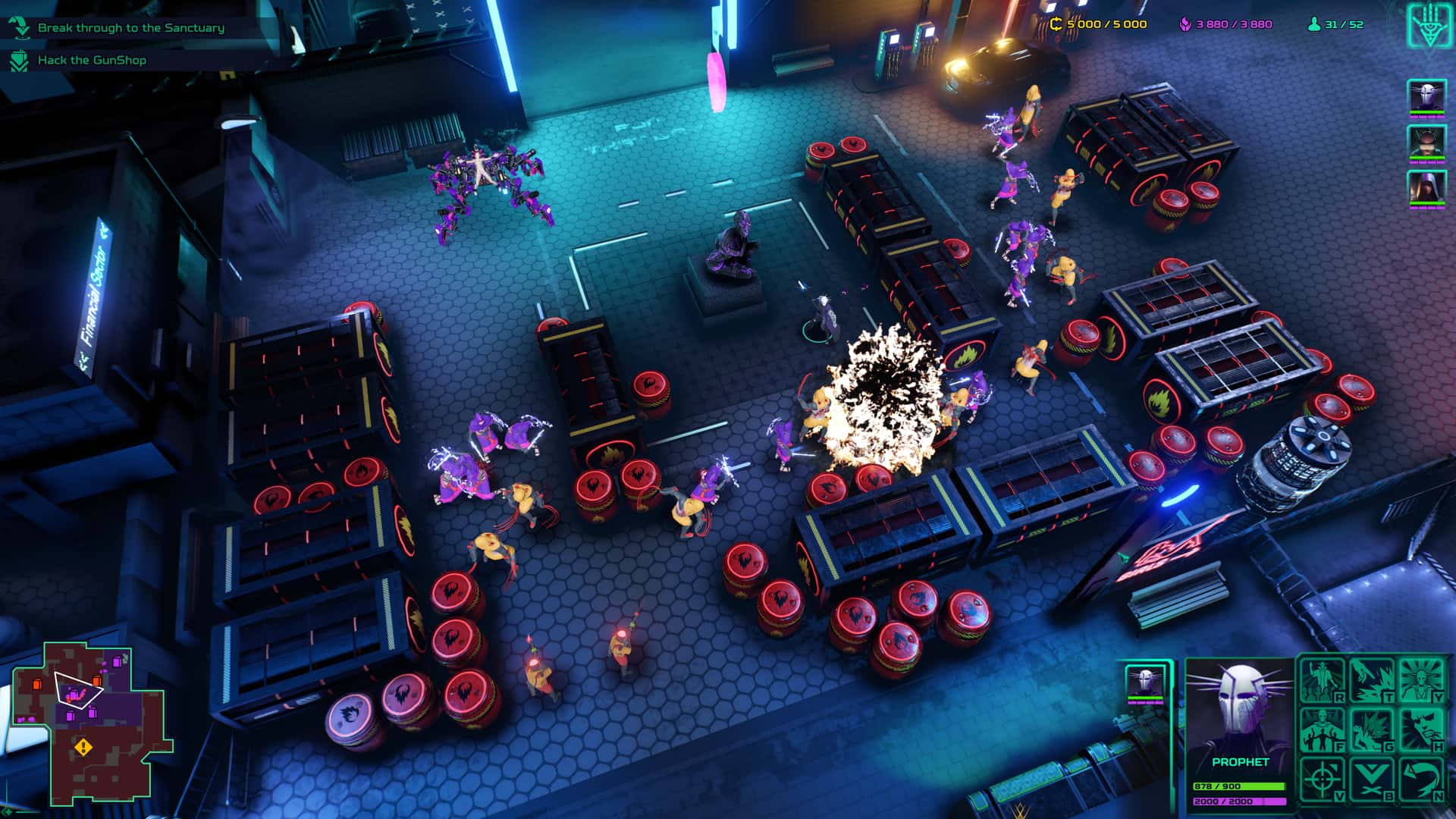This screenshot has width=1456, height=819.
Task: Activate the R ability in Prophet's skill grid
Action: [1321, 679]
